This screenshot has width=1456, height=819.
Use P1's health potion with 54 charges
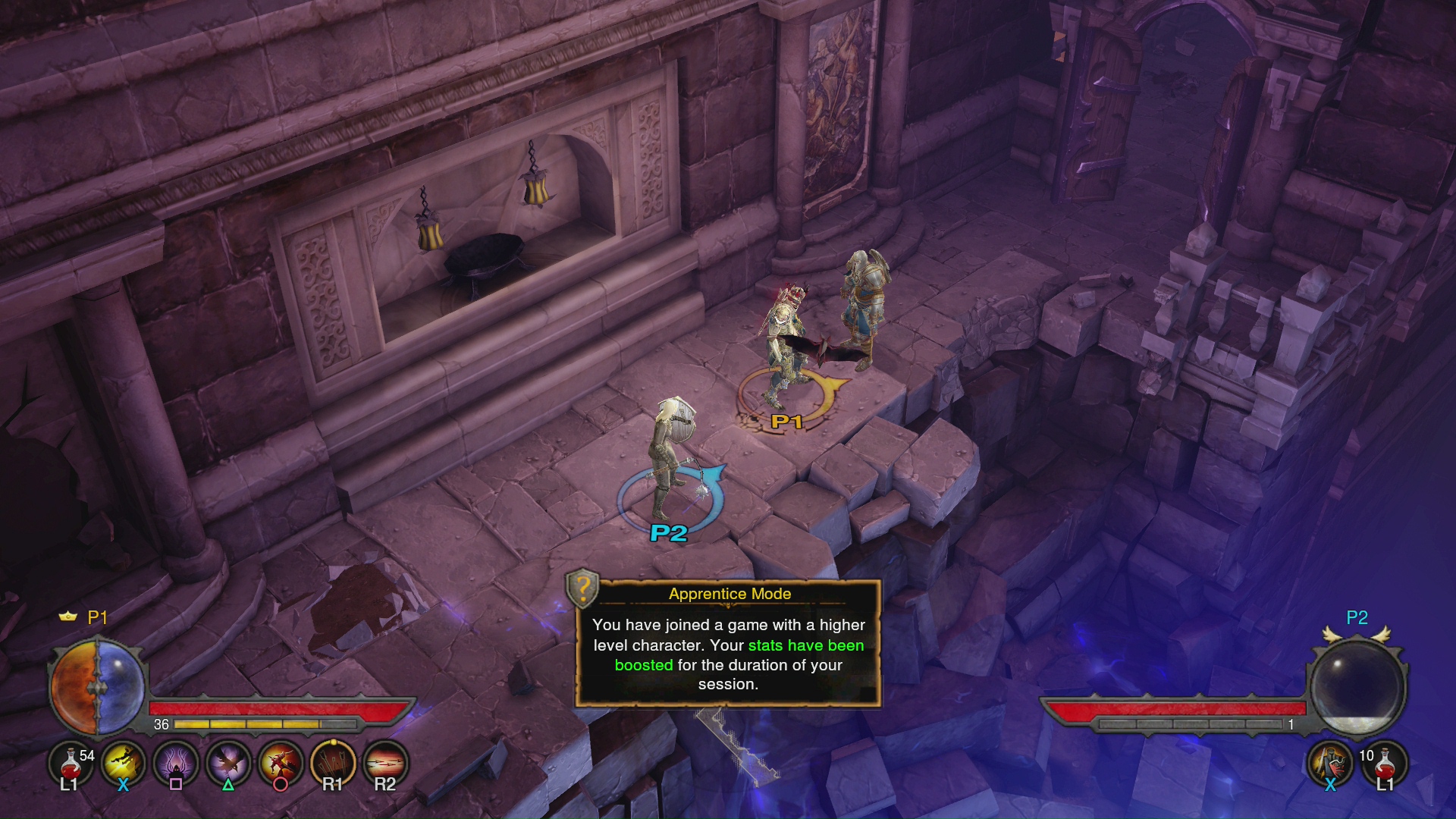(x=71, y=763)
